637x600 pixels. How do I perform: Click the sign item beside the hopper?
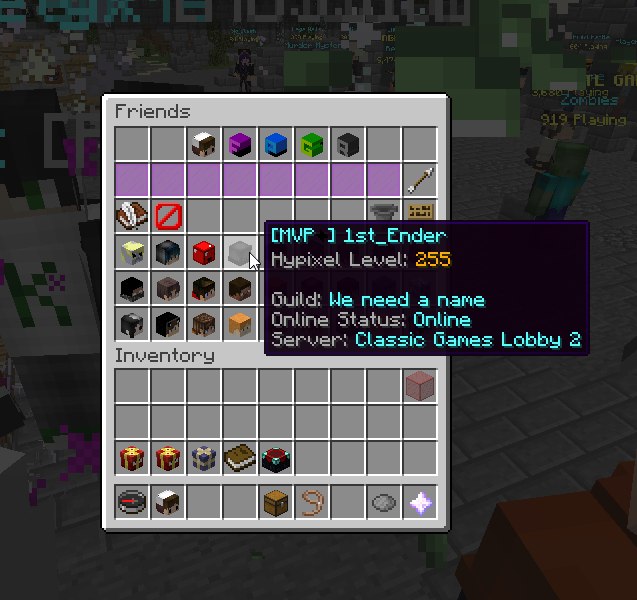click(420, 213)
